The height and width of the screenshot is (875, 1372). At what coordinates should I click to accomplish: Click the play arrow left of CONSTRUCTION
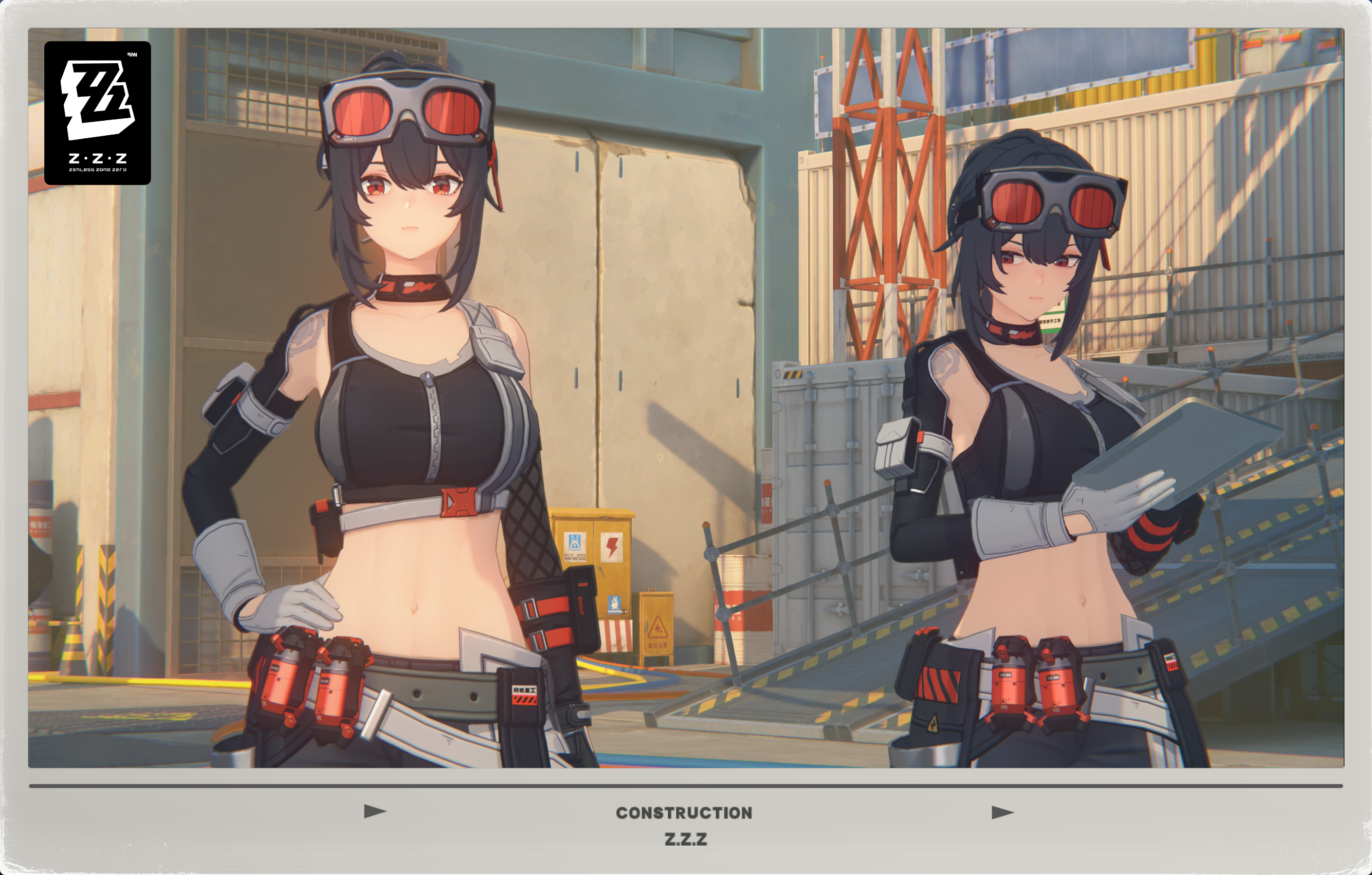[x=375, y=811]
